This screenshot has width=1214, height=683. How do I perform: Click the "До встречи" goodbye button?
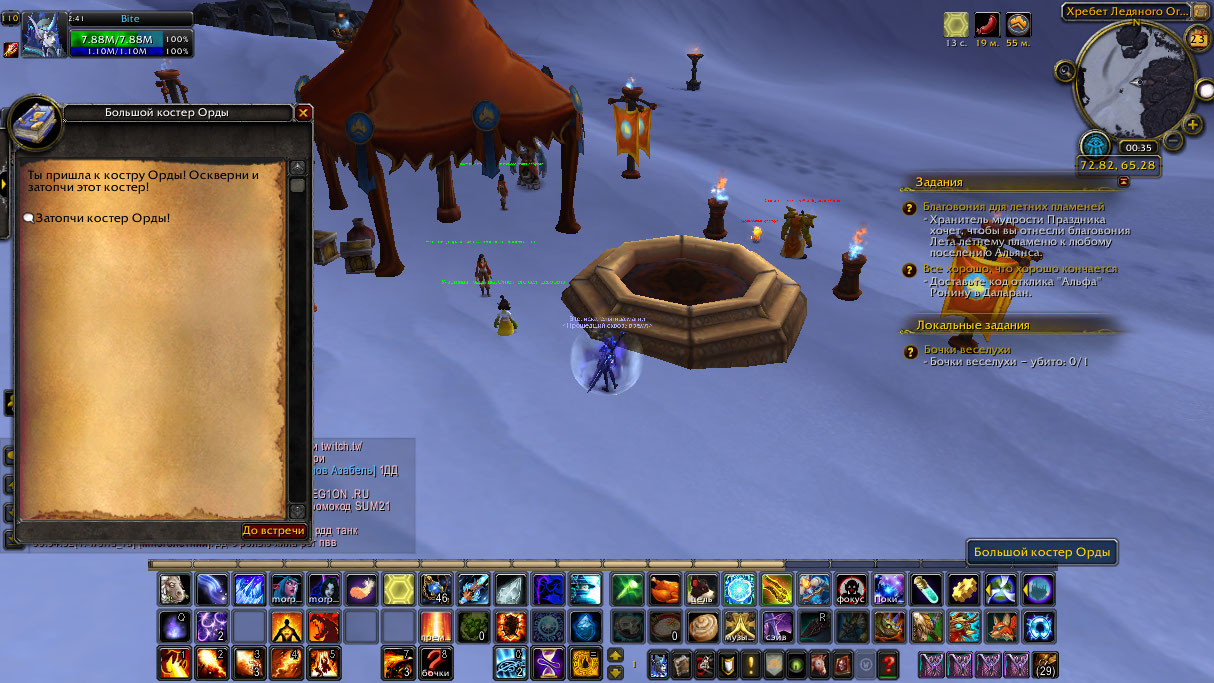(x=273, y=530)
